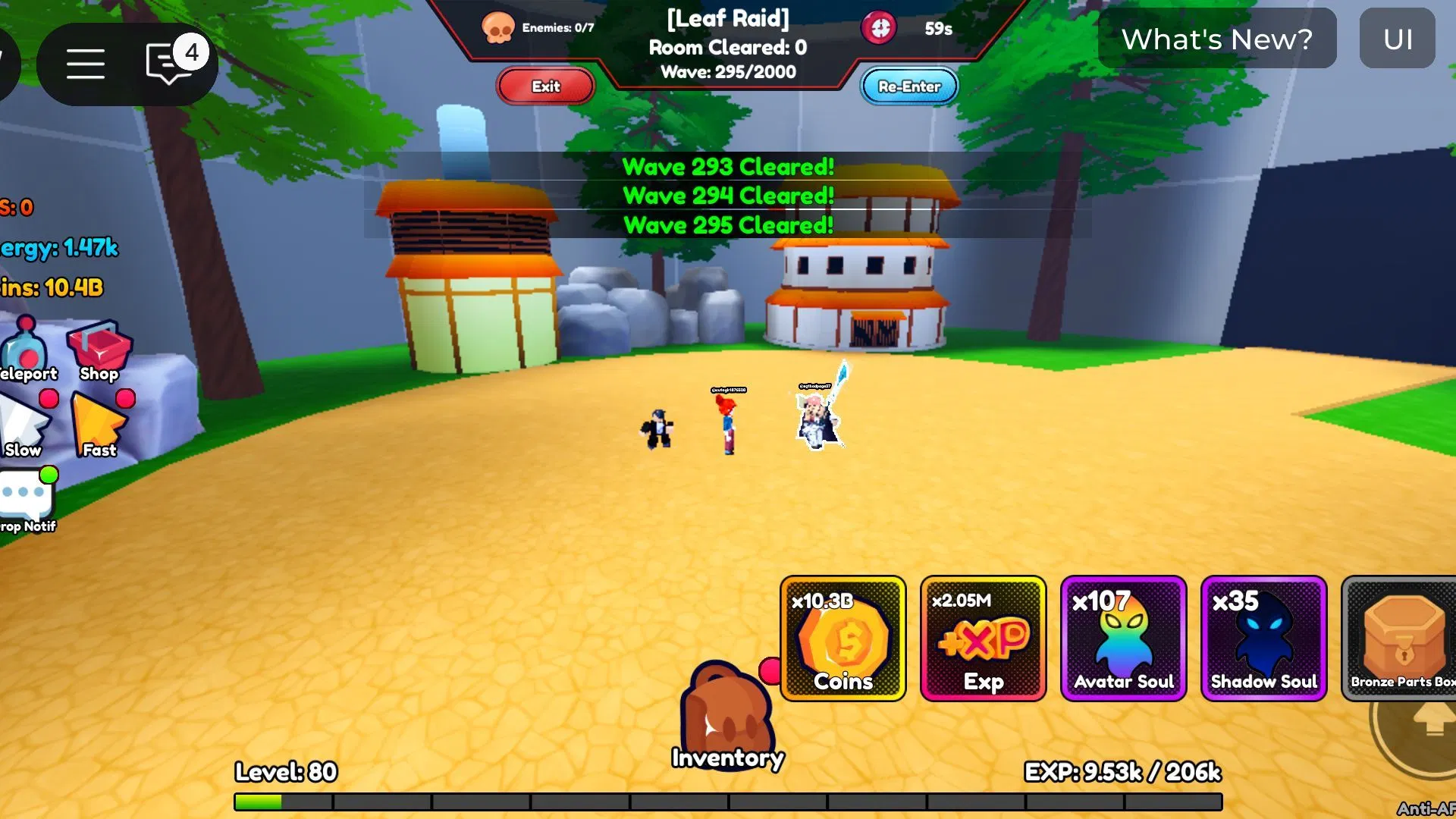
Task: Open the What's New panel
Action: [1216, 39]
